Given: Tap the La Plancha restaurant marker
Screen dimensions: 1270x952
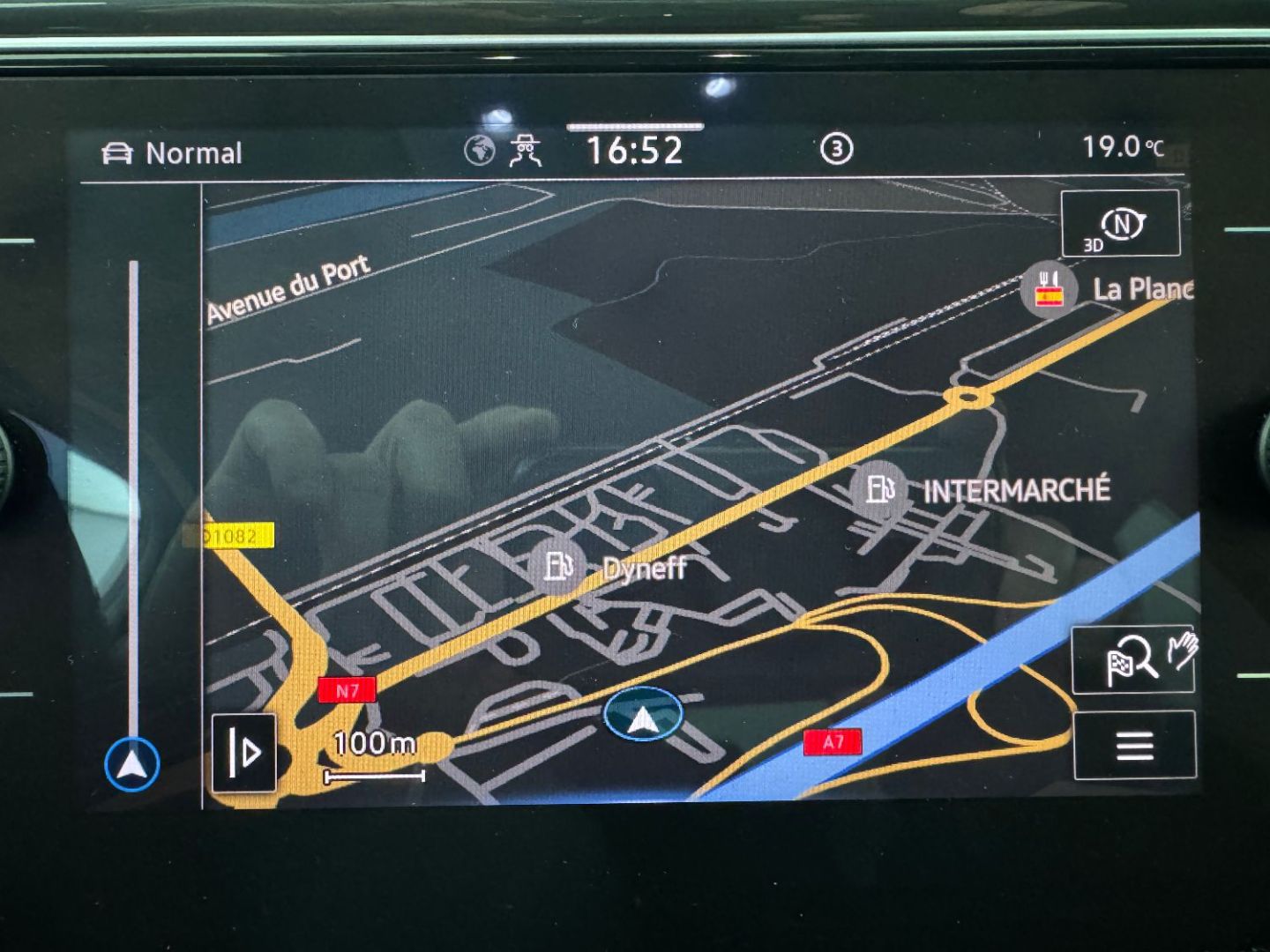Looking at the screenshot, I should coord(1049,288).
